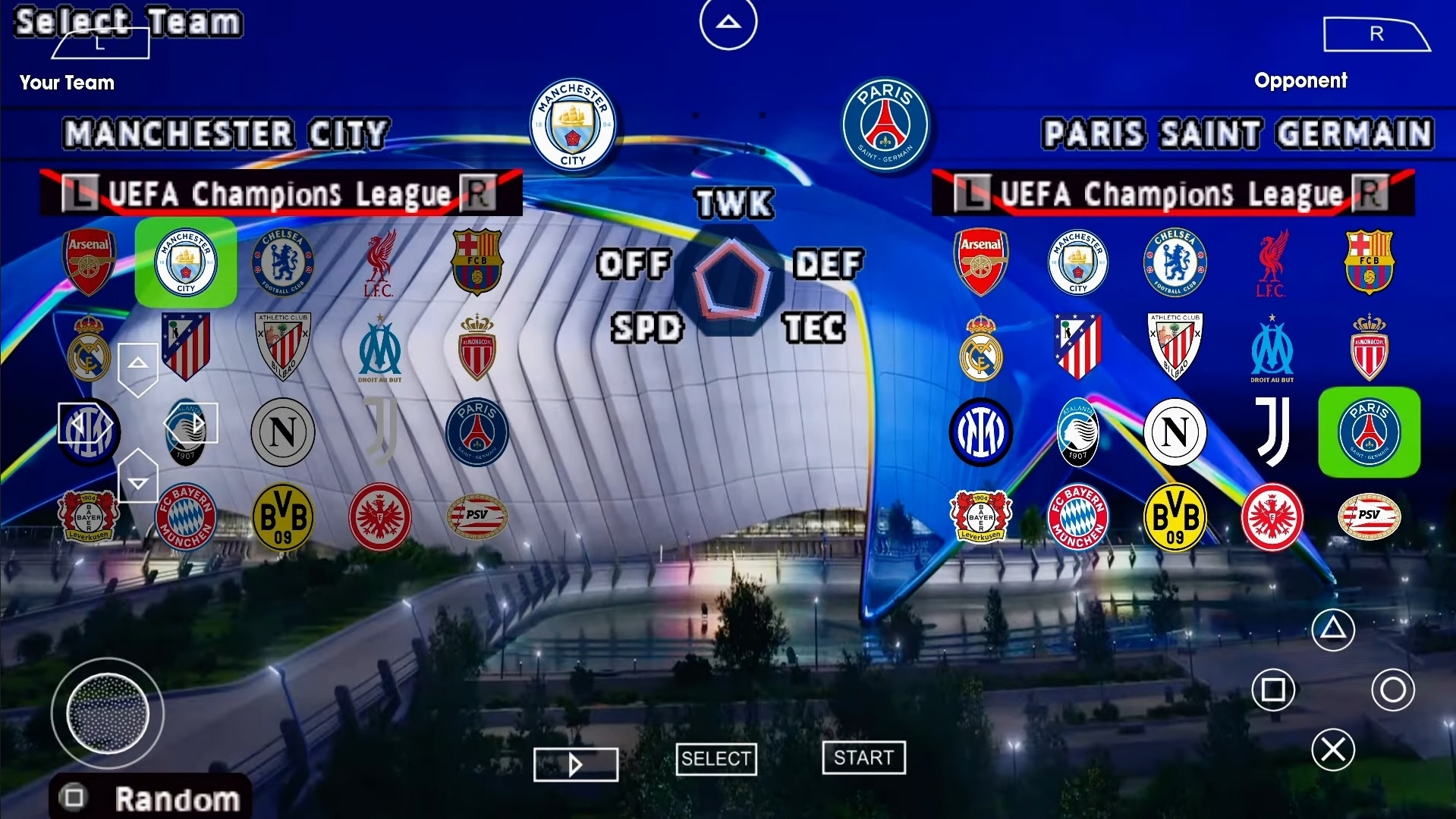Switch focus using the top triangle arrow indicator
The image size is (1456, 819).
tap(728, 22)
